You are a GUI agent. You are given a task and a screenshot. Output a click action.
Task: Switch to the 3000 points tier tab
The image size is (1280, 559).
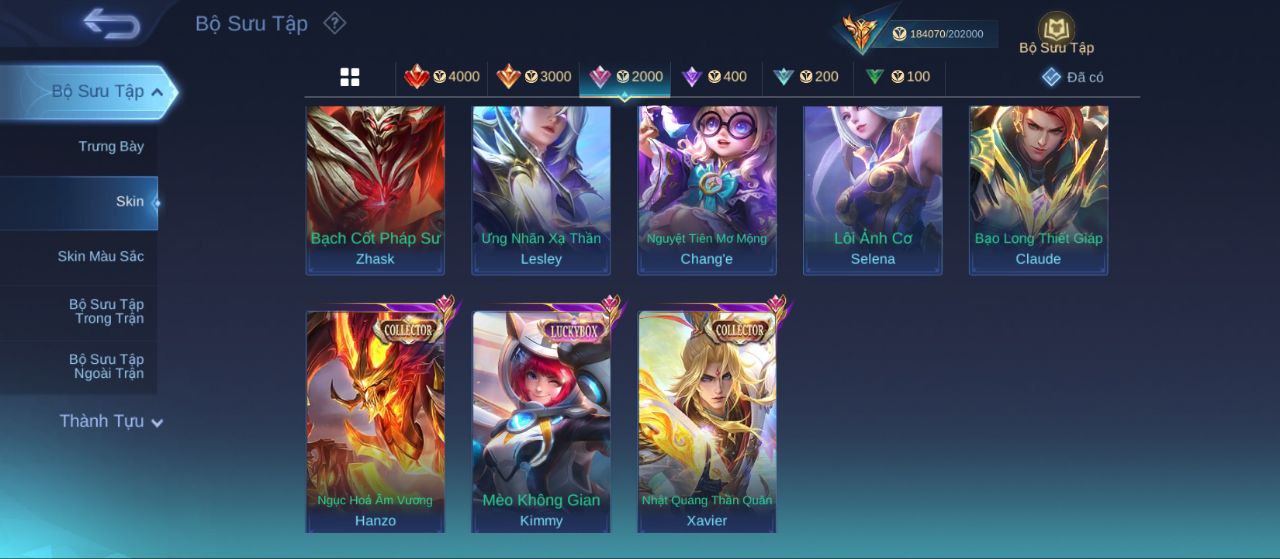coord(534,77)
